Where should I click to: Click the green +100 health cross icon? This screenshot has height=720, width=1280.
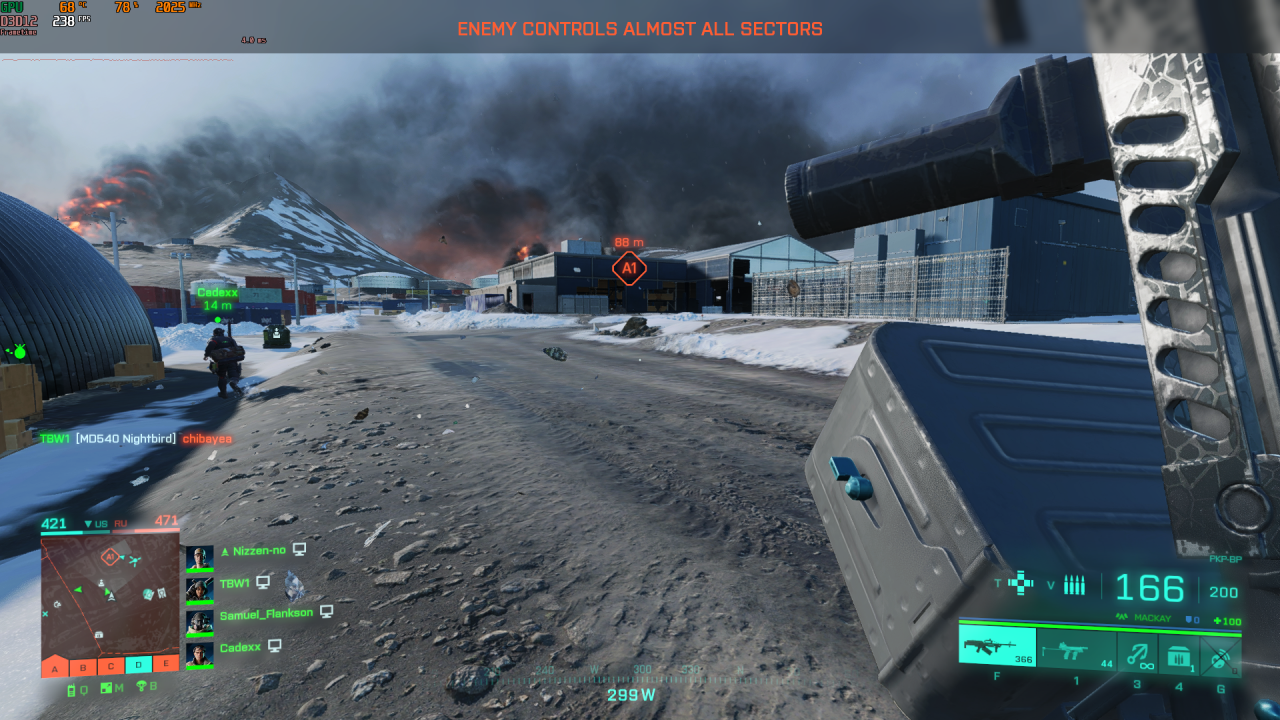point(1227,621)
